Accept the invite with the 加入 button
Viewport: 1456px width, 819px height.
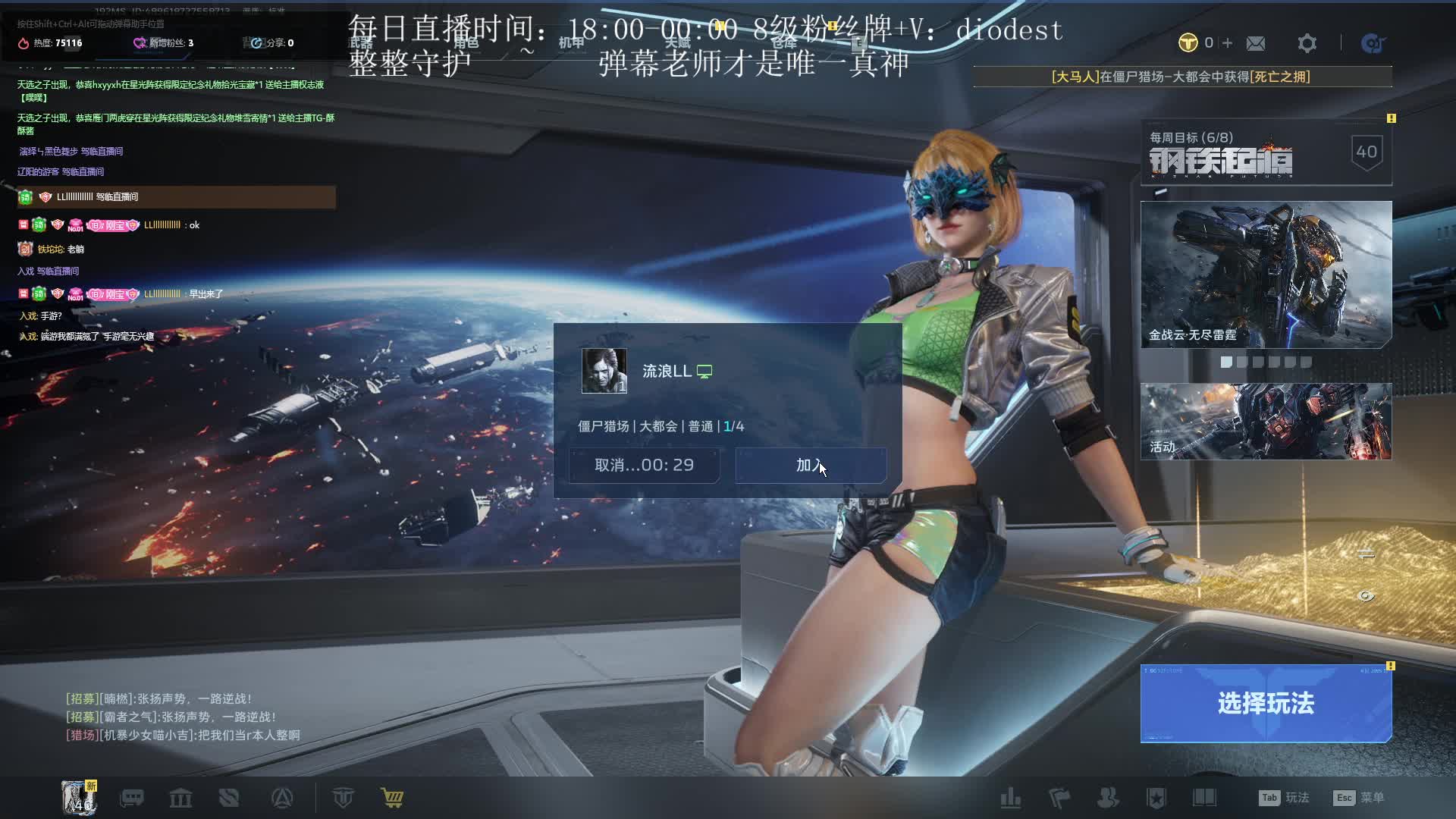pos(811,465)
